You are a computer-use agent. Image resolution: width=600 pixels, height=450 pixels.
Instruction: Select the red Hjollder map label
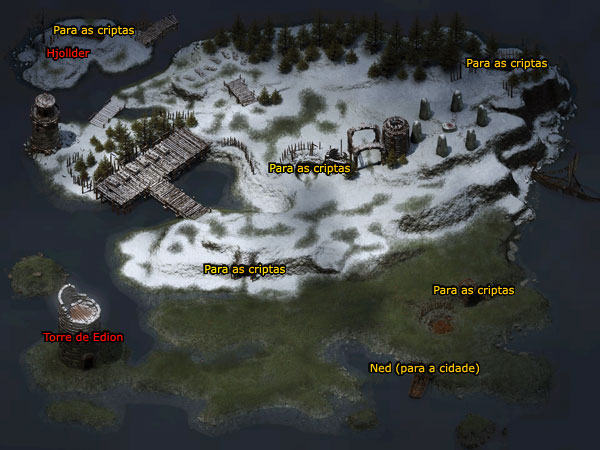pos(69,53)
